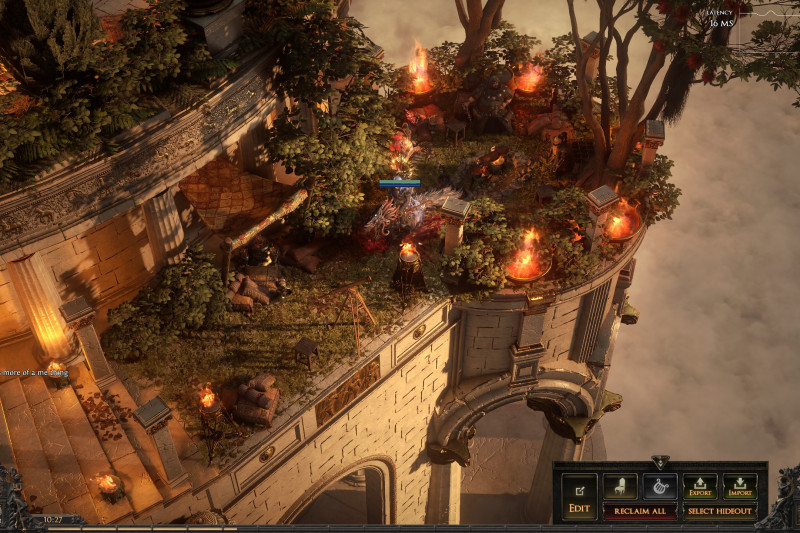The image size is (800, 533).
Task: Import a hideout layout
Action: click(740, 487)
